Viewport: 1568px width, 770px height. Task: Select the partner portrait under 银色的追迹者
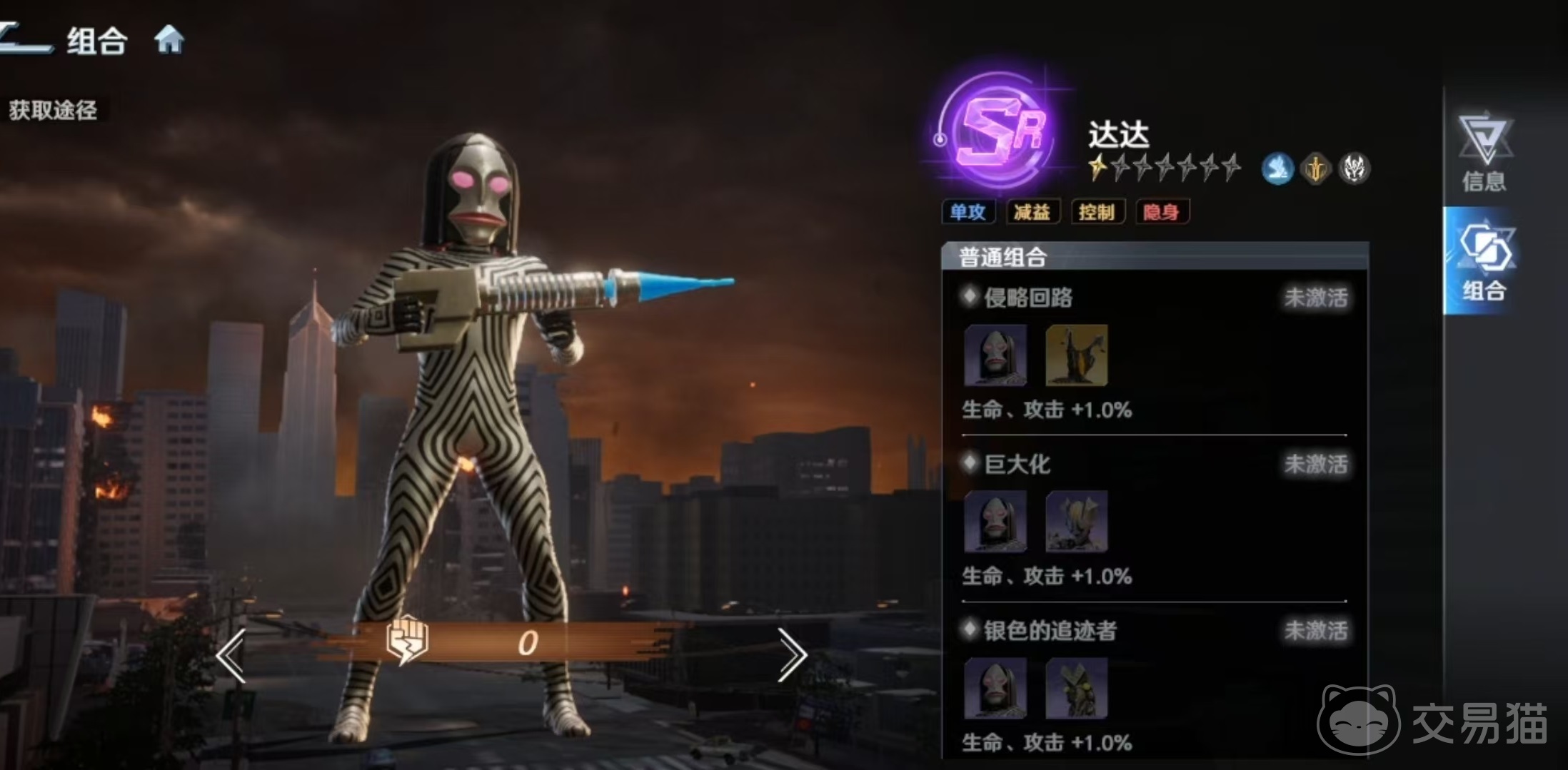(1076, 688)
